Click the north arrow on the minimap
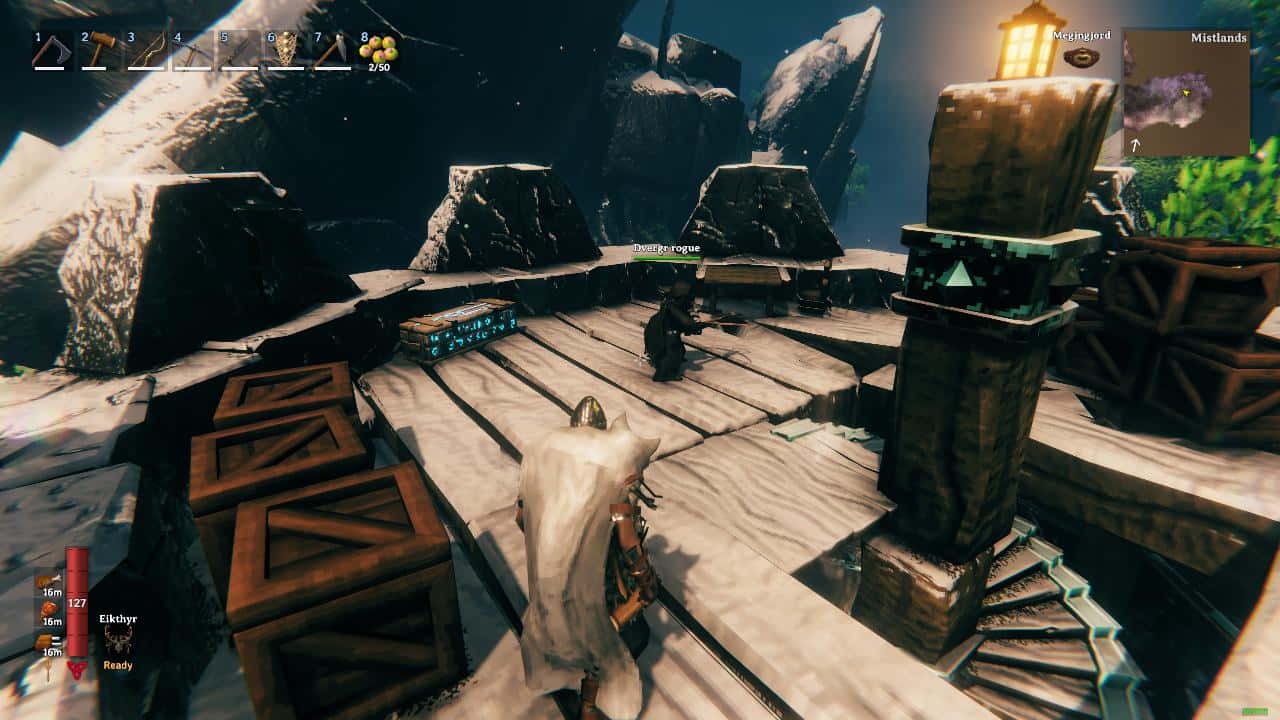The width and height of the screenshot is (1280, 720). (x=1135, y=146)
